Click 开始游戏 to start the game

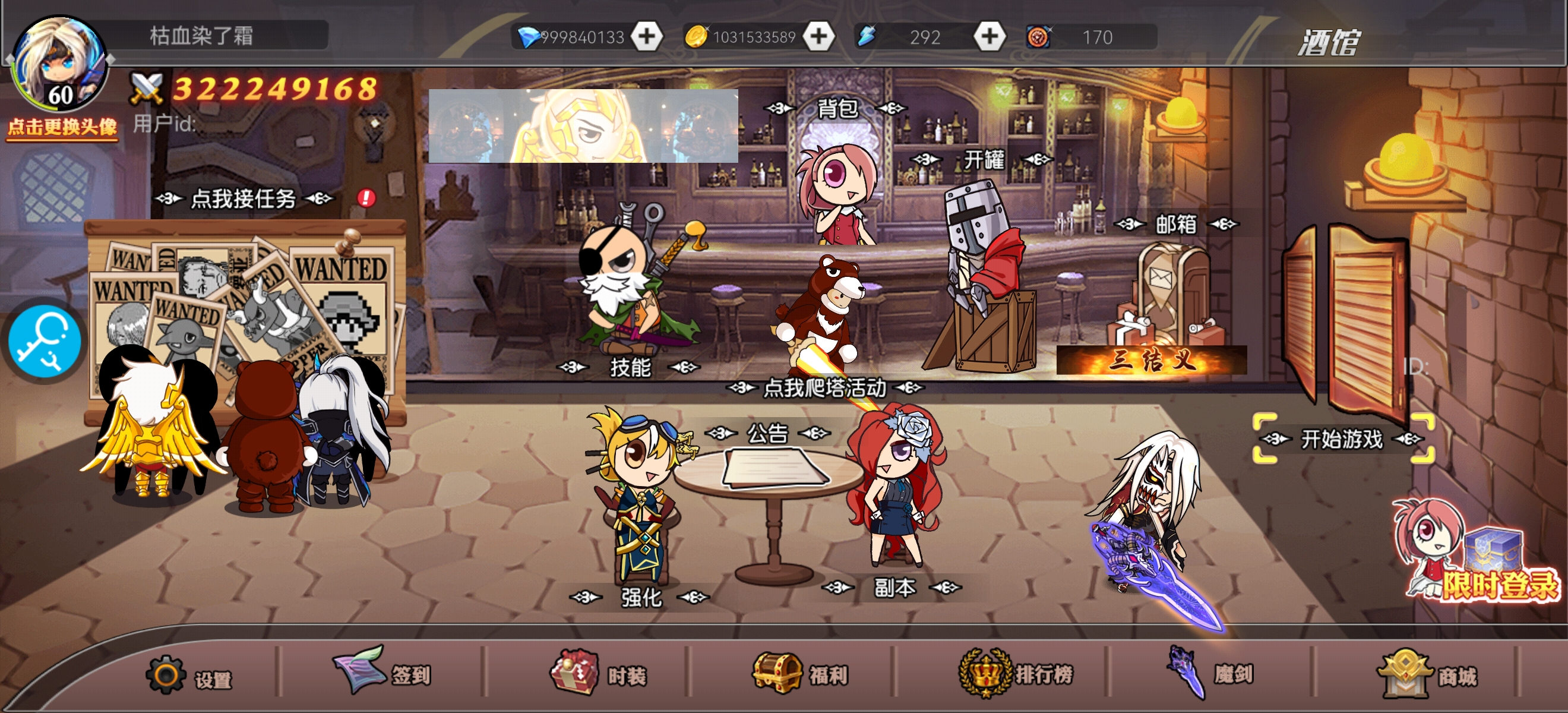tap(1342, 439)
